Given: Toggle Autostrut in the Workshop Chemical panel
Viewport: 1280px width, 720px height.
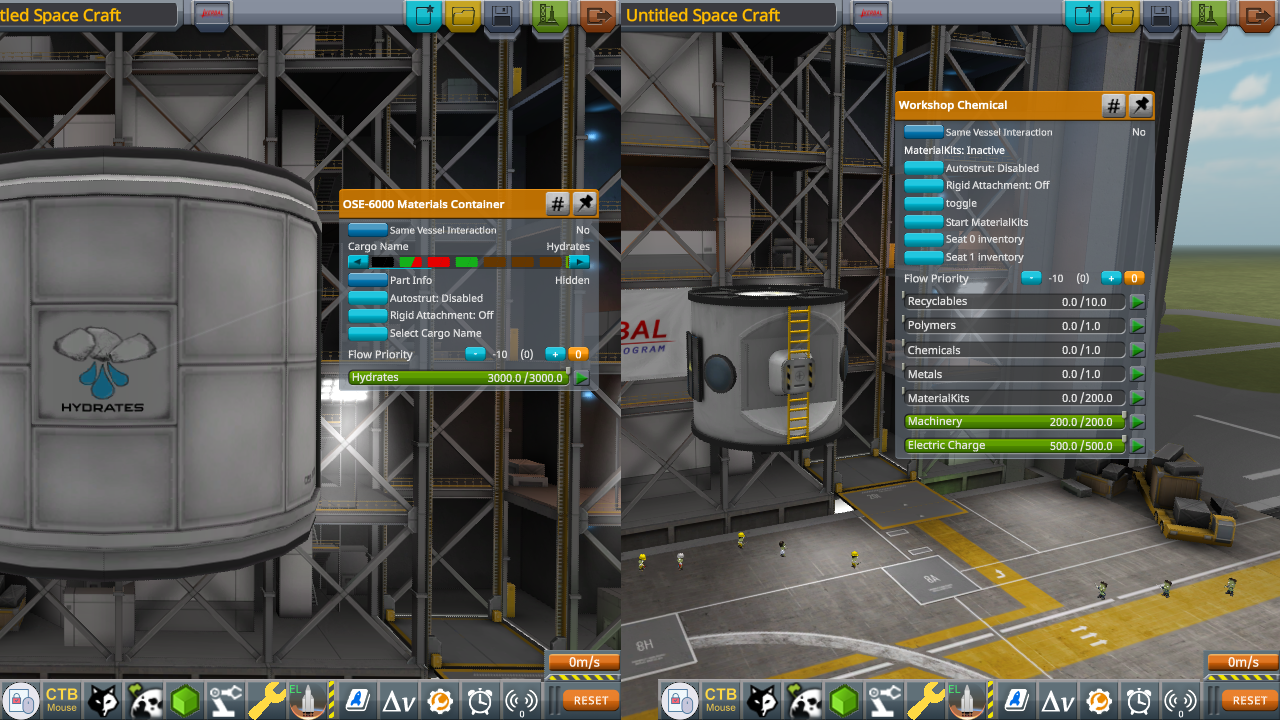Looking at the screenshot, I should (923, 167).
